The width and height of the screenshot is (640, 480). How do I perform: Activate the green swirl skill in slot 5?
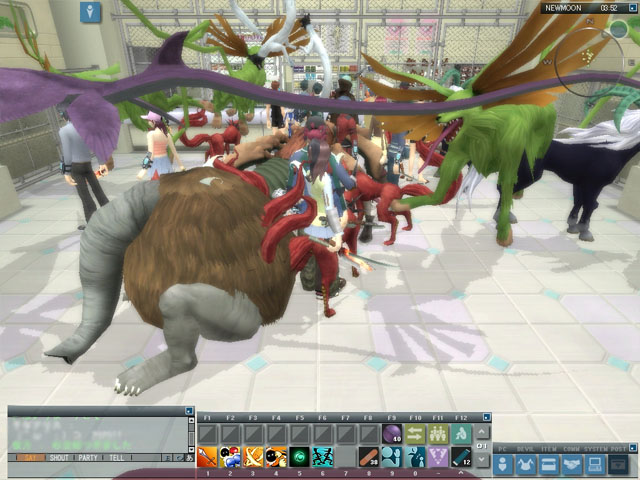pyautogui.click(x=299, y=457)
